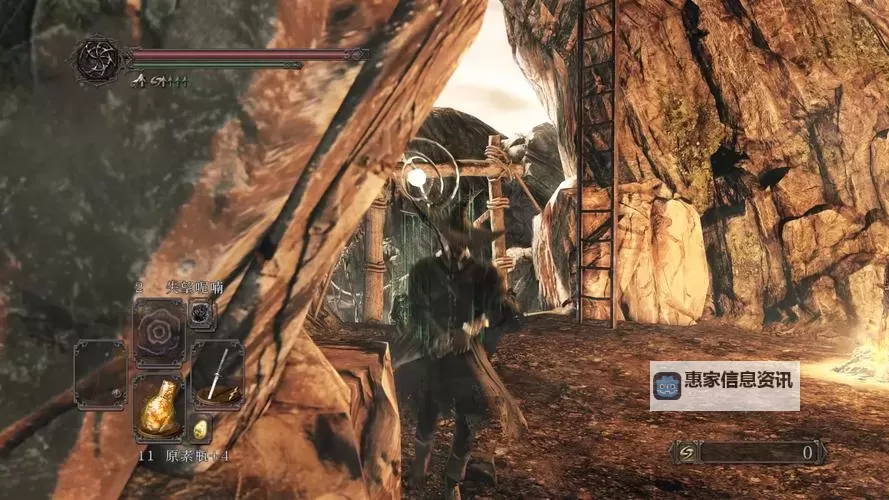
Task: Open the 惠家信息资讯 watermark badge
Action: coord(724,386)
